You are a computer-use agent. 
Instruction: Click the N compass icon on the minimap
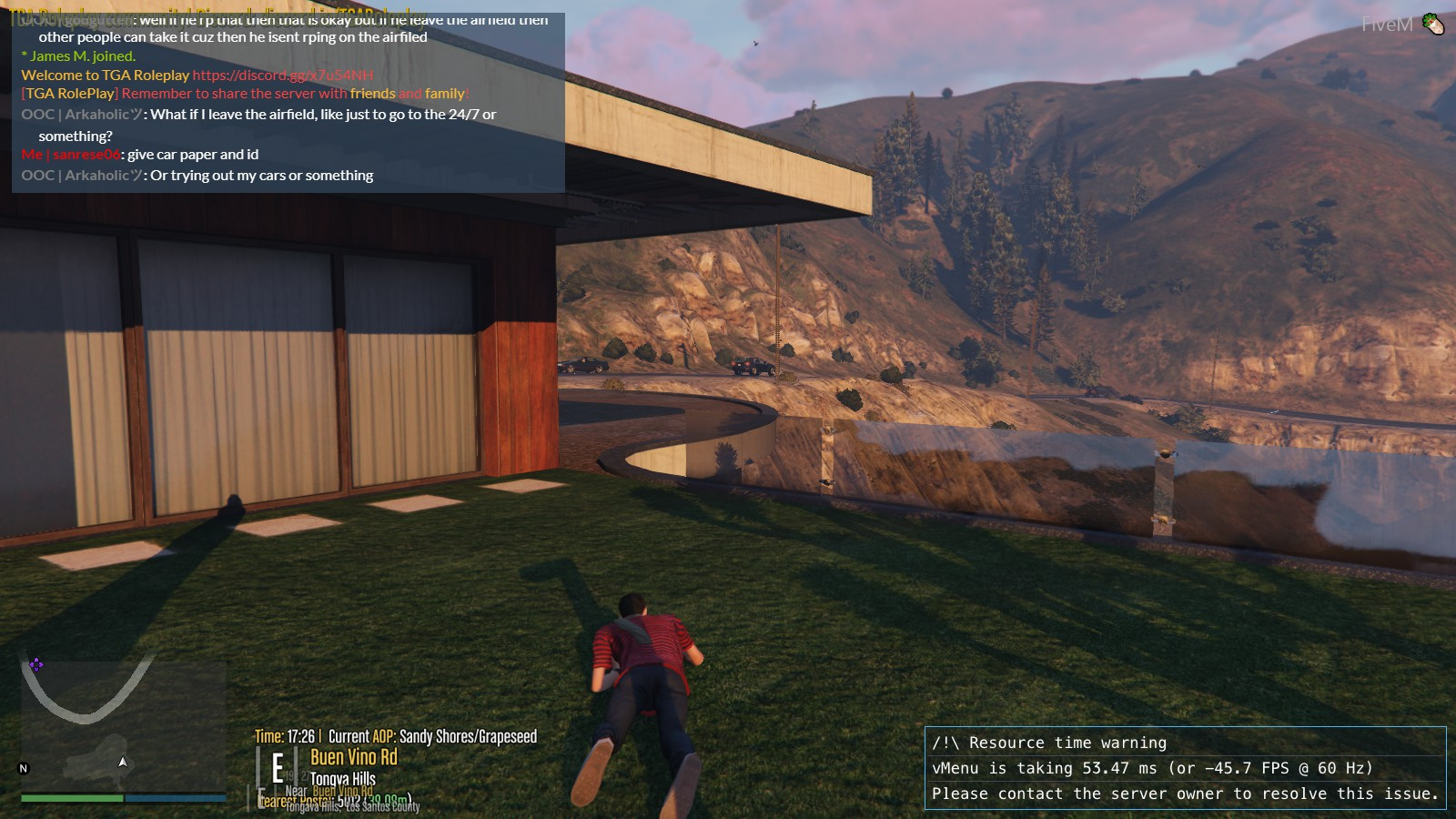(x=23, y=769)
